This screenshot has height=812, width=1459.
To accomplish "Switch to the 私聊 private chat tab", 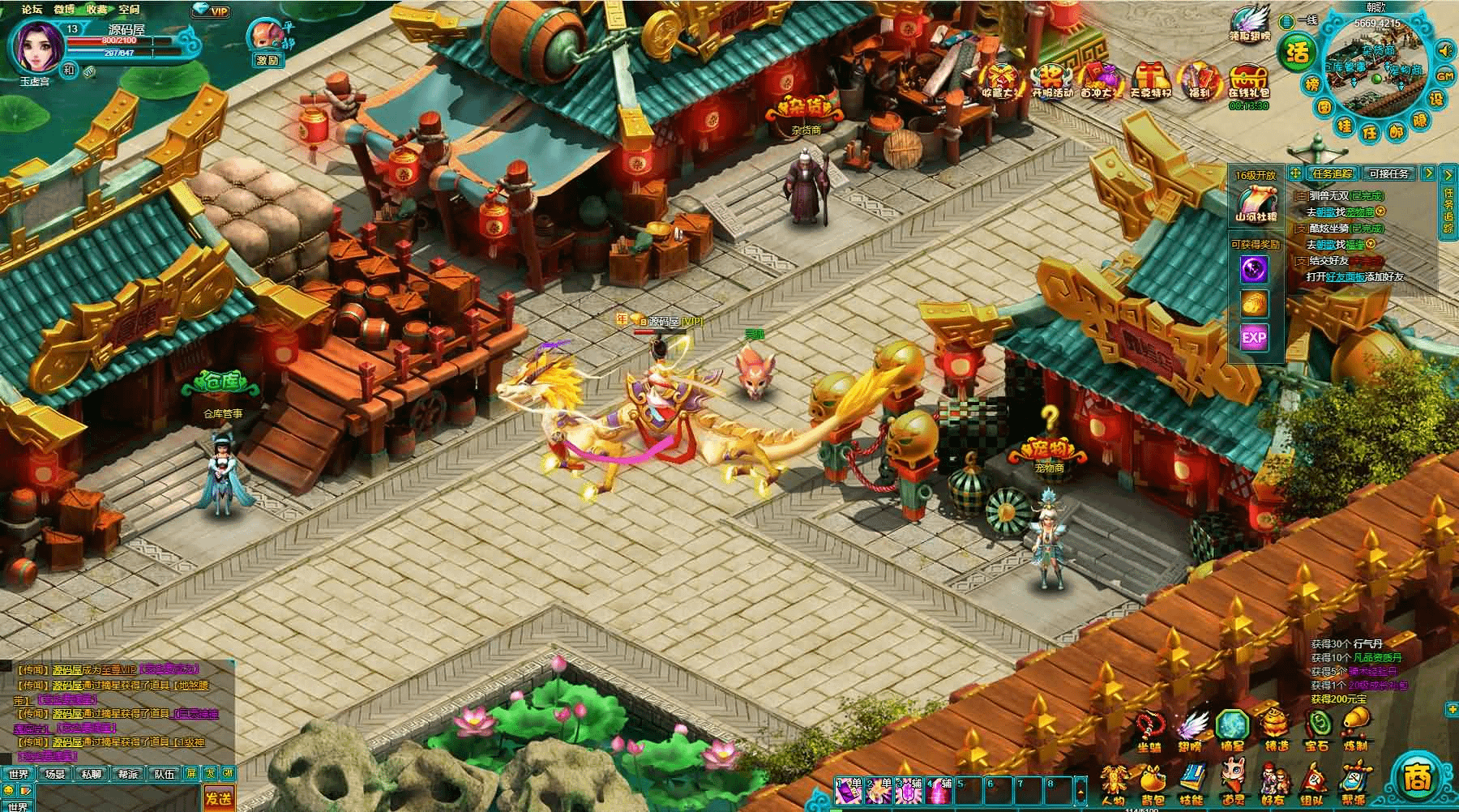I will click(91, 774).
